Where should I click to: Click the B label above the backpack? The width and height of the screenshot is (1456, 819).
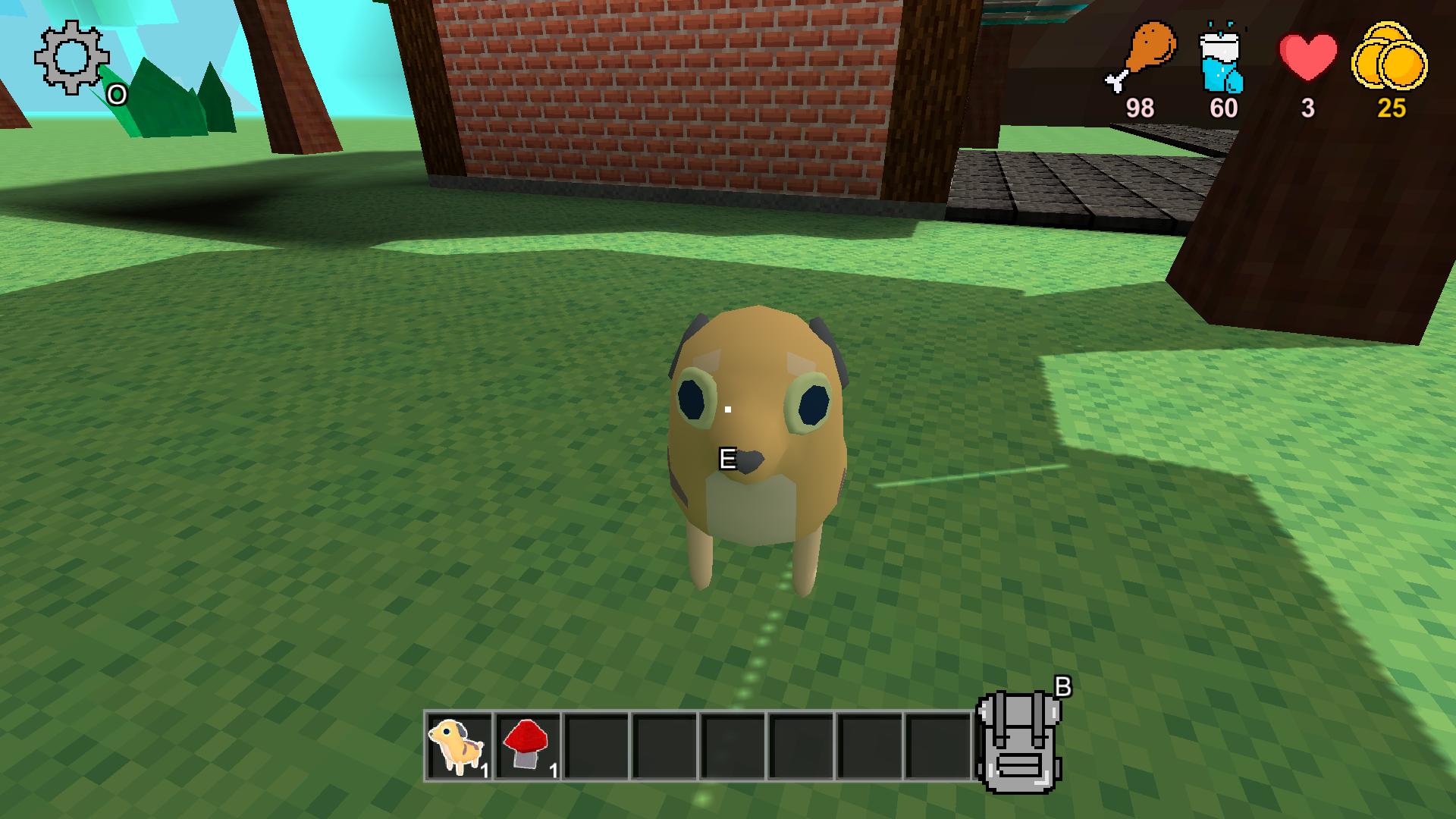coord(1063,686)
